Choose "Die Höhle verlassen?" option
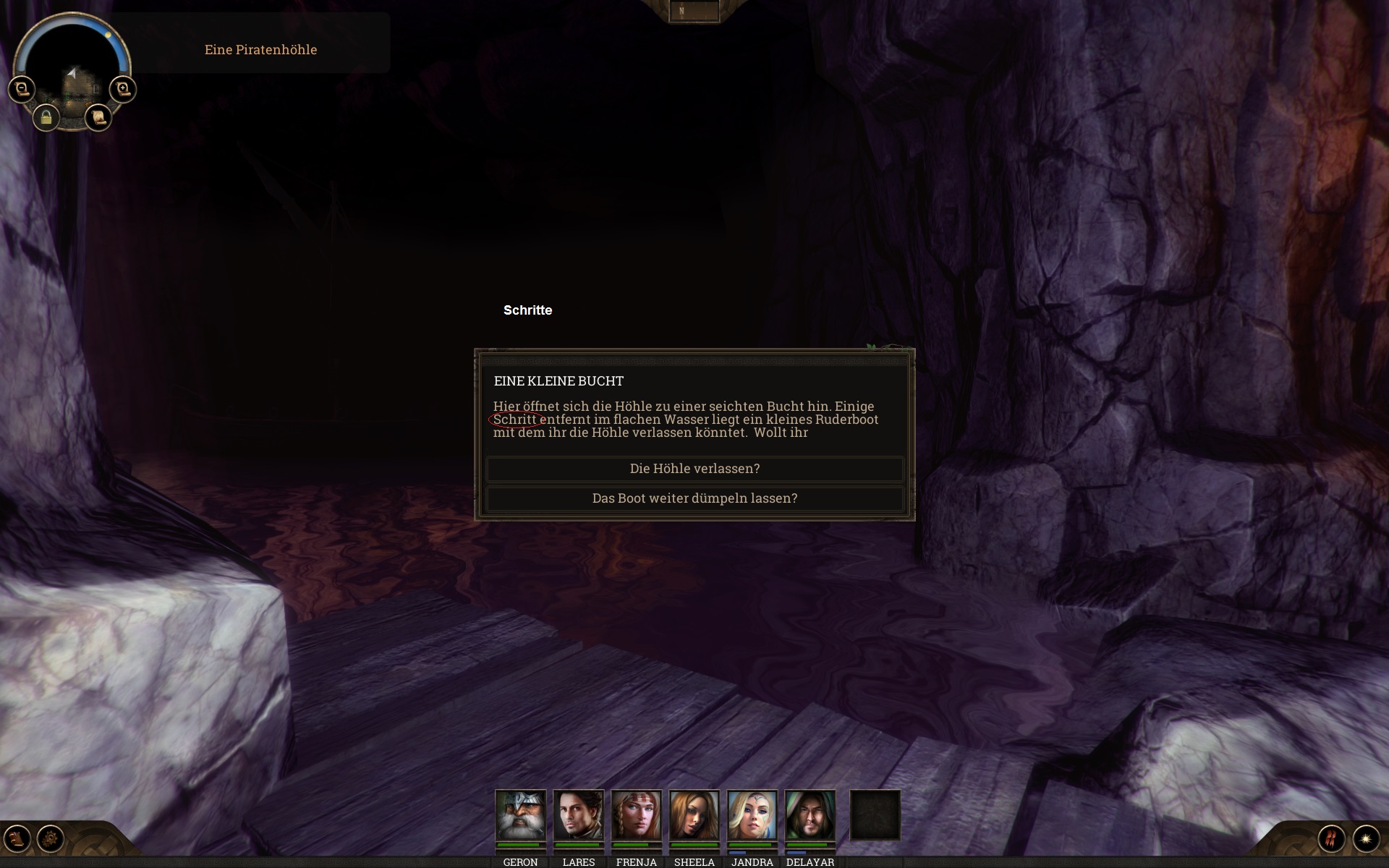This screenshot has width=1389, height=868. click(694, 469)
